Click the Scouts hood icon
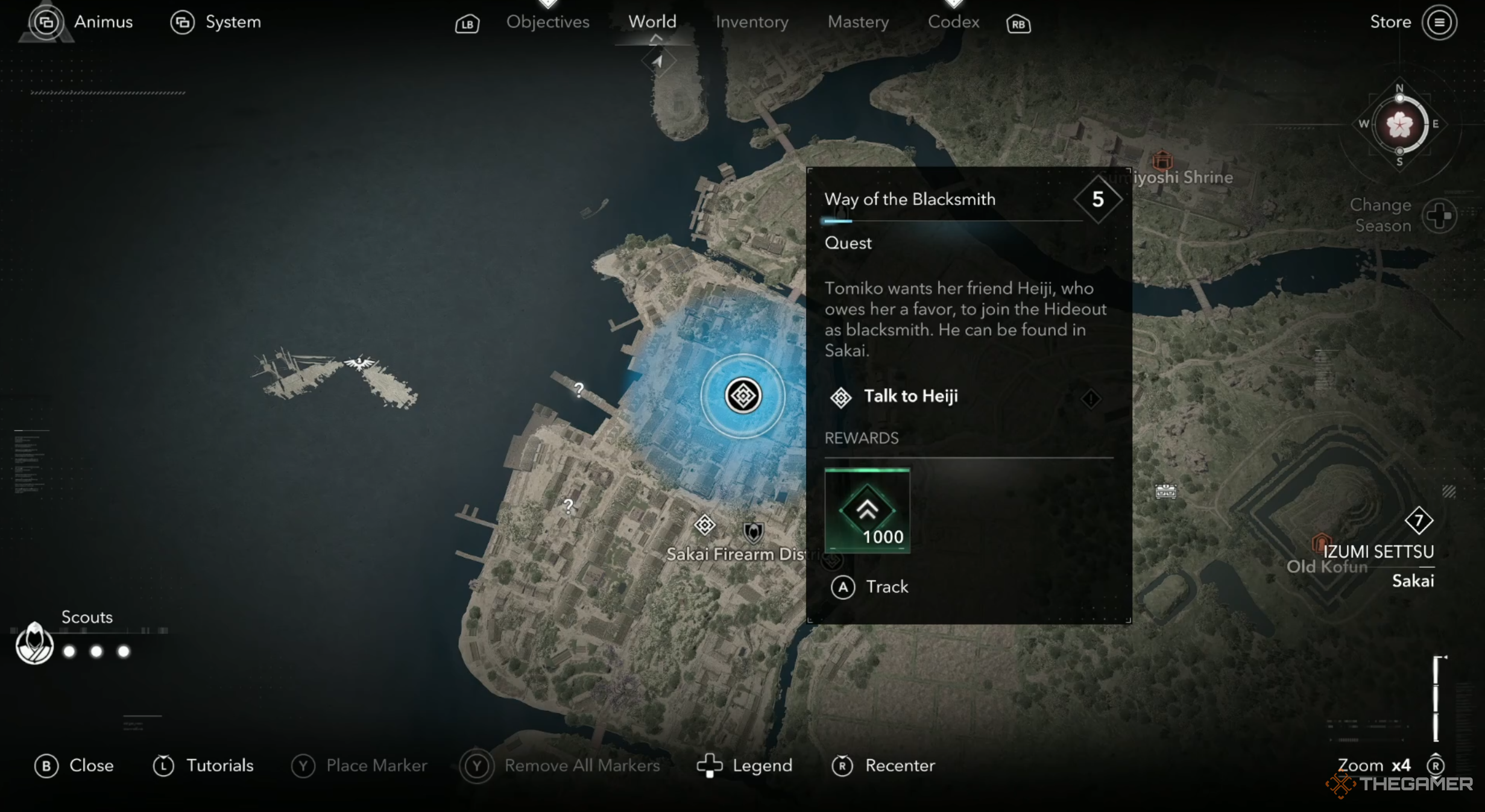 point(34,644)
